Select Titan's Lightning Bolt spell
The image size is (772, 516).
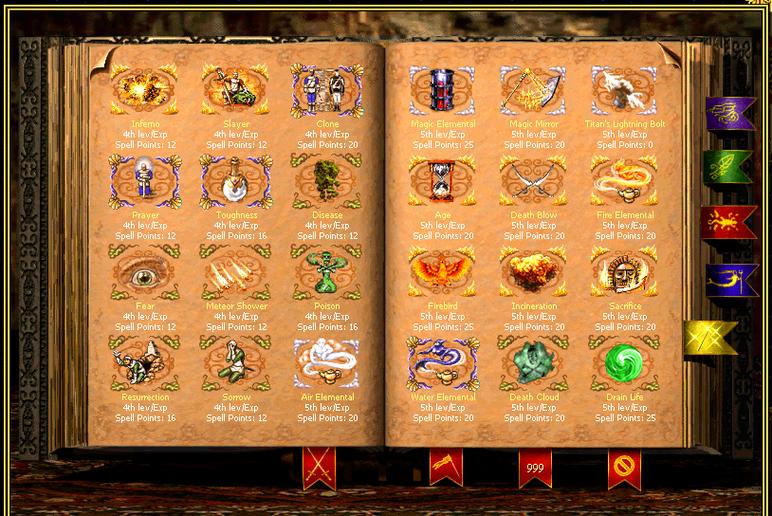pos(625,91)
